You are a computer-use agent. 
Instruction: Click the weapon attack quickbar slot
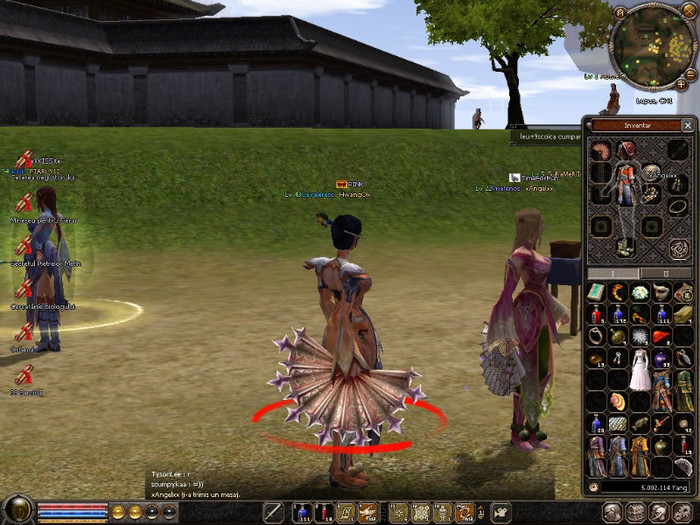pyautogui.click(x=273, y=513)
